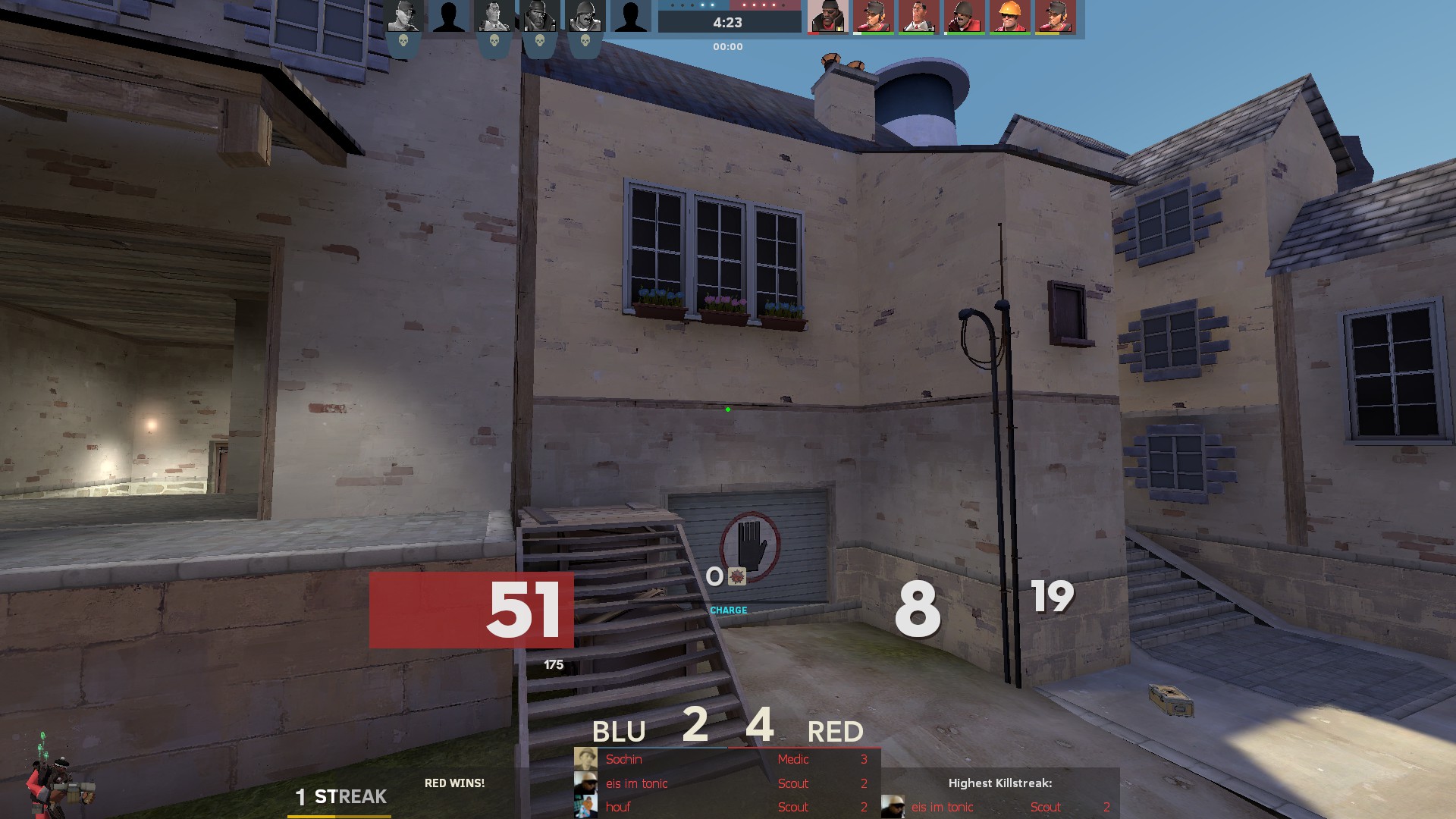1456x819 pixels.
Task: Select Sochin's row in the top players list
Action: tap(726, 759)
